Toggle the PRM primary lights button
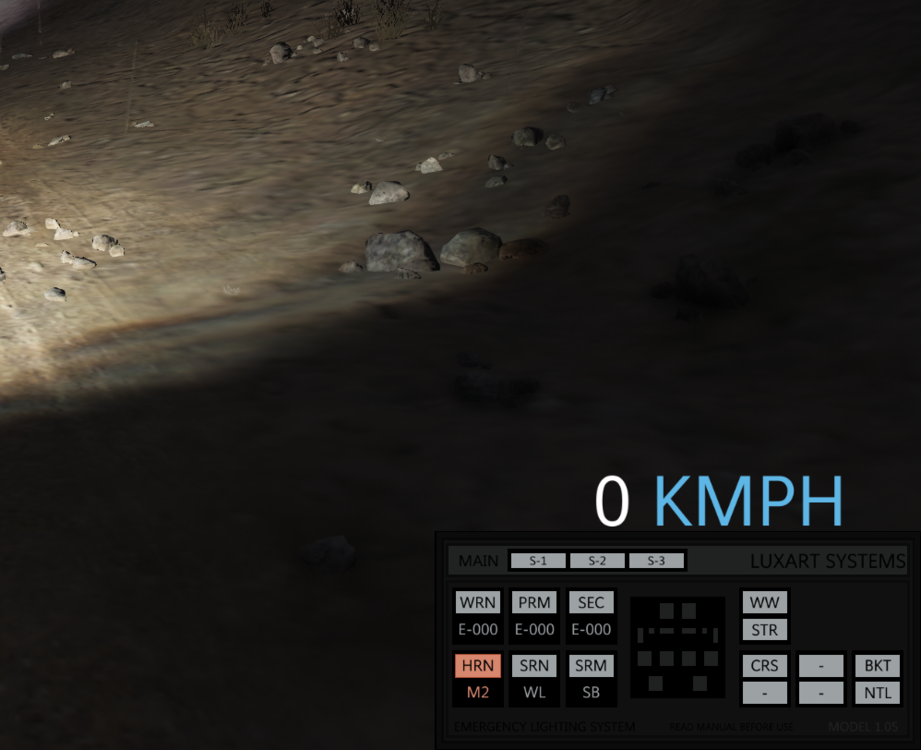Screen dimensions: 921x750 [535, 603]
